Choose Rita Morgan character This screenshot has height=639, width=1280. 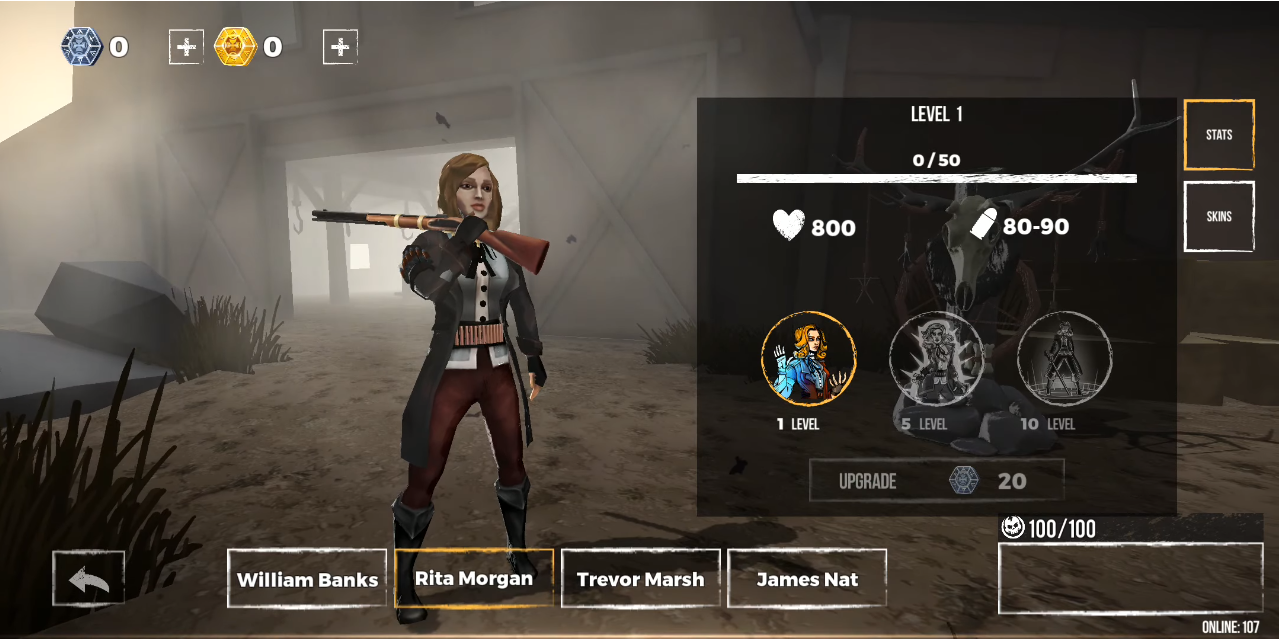tap(474, 578)
